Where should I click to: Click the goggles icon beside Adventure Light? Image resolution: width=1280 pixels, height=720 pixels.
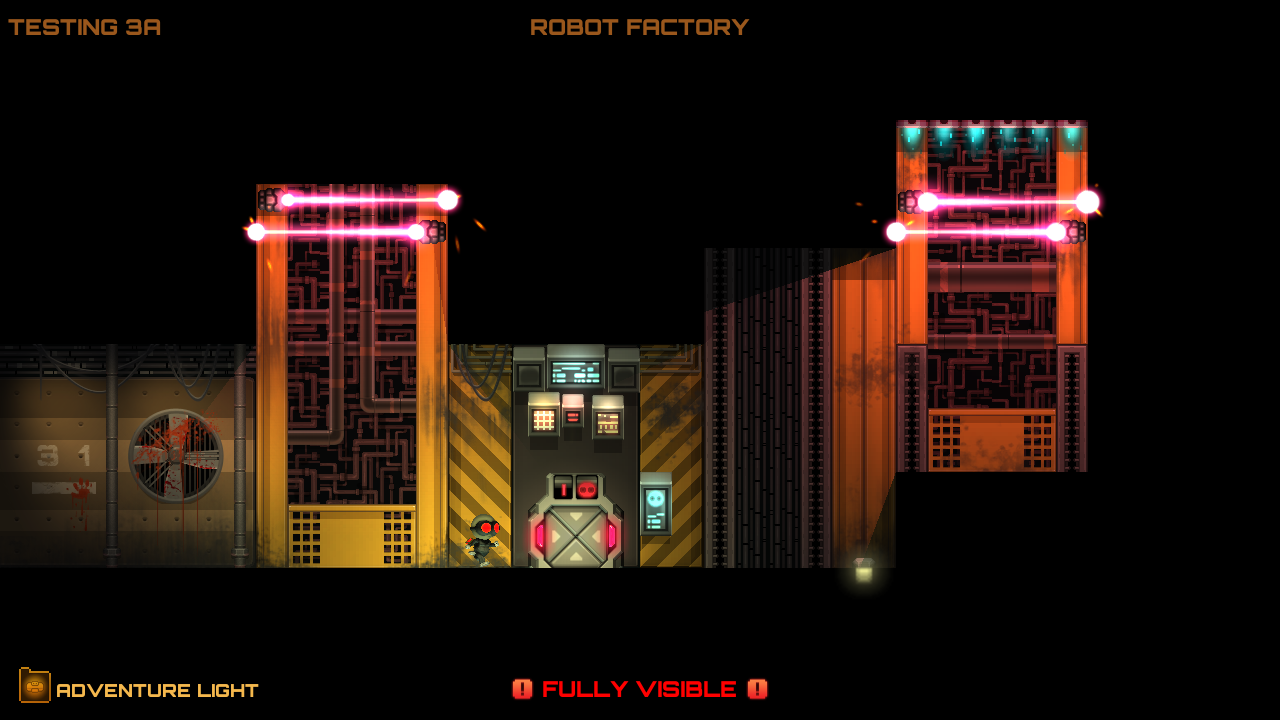coord(36,688)
